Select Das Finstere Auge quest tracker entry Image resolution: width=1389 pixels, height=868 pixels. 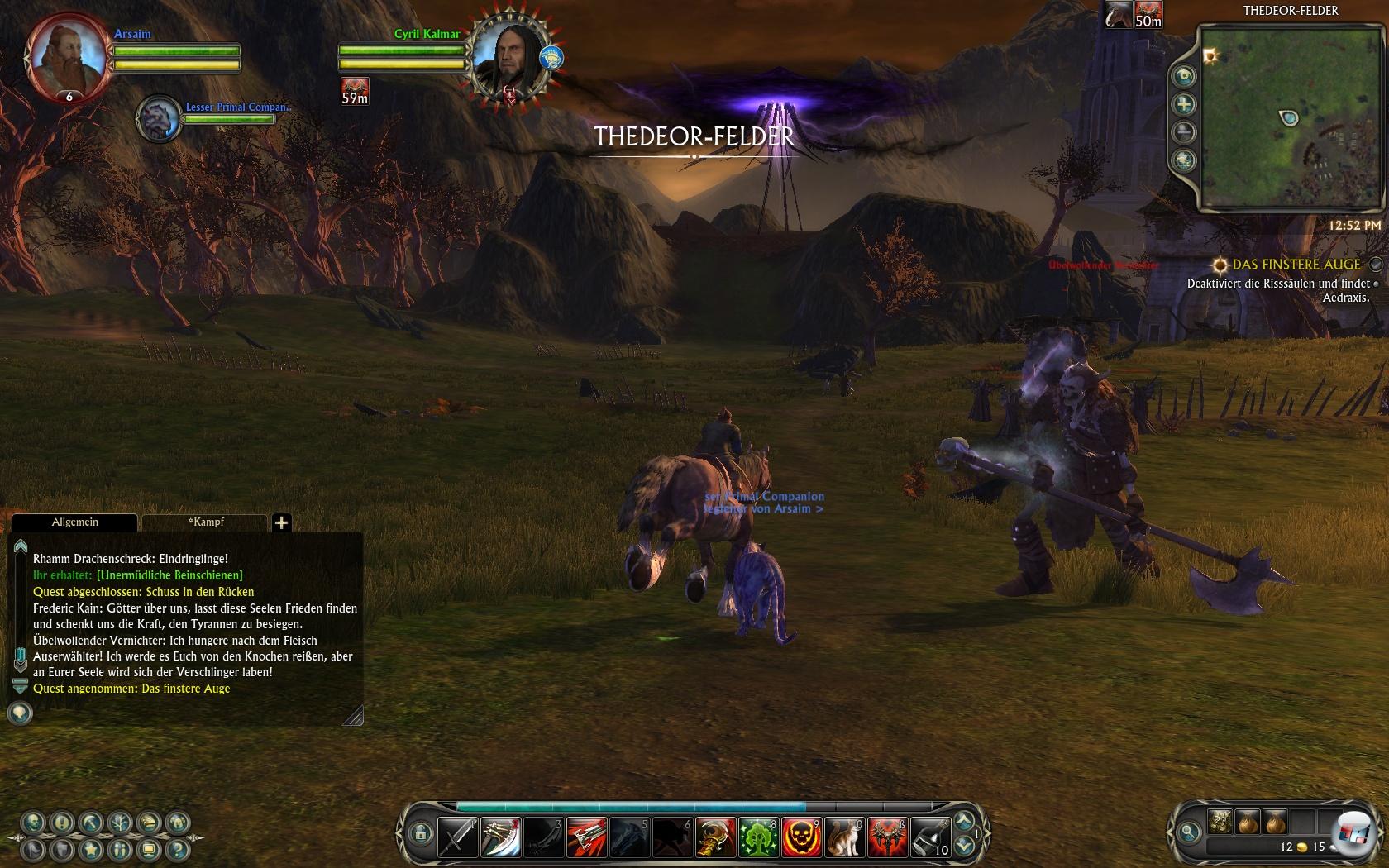pyautogui.click(x=1296, y=265)
